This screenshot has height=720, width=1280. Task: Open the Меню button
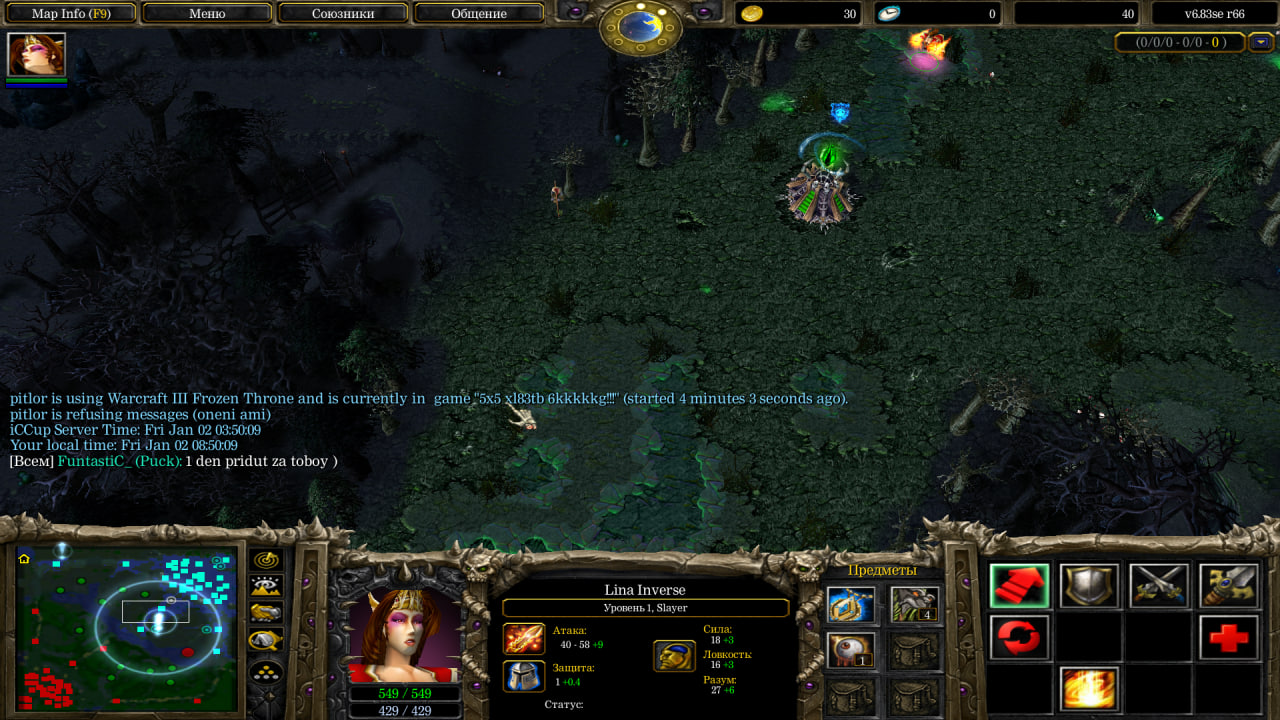coord(207,14)
